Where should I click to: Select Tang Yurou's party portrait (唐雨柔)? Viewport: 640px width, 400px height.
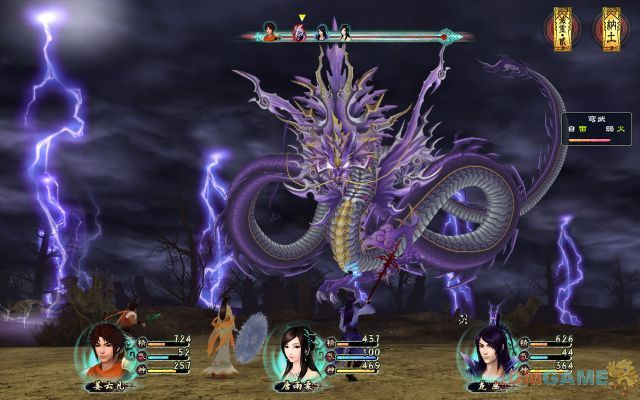coord(298,352)
